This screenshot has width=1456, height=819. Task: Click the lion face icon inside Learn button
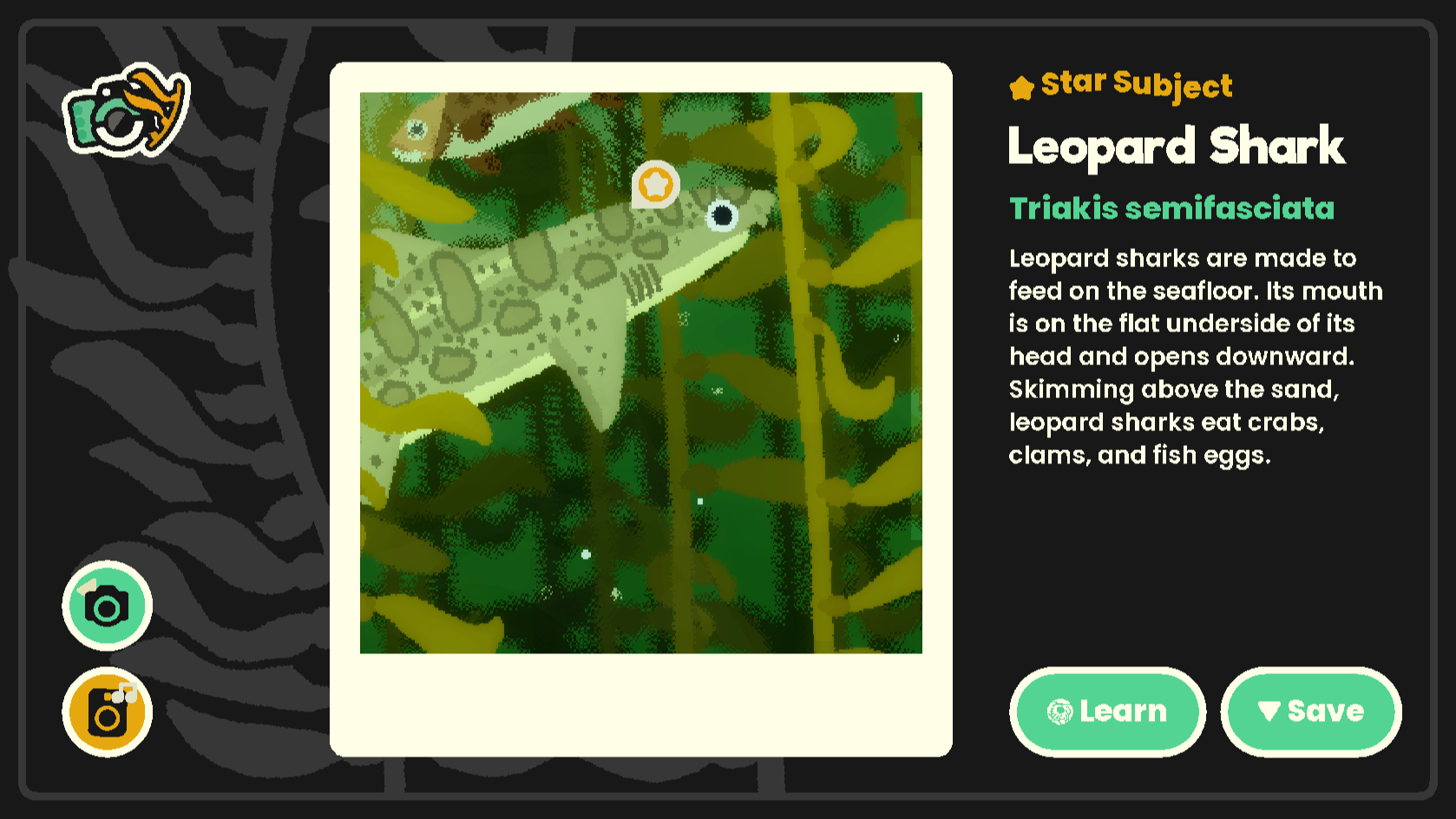[x=1058, y=711]
